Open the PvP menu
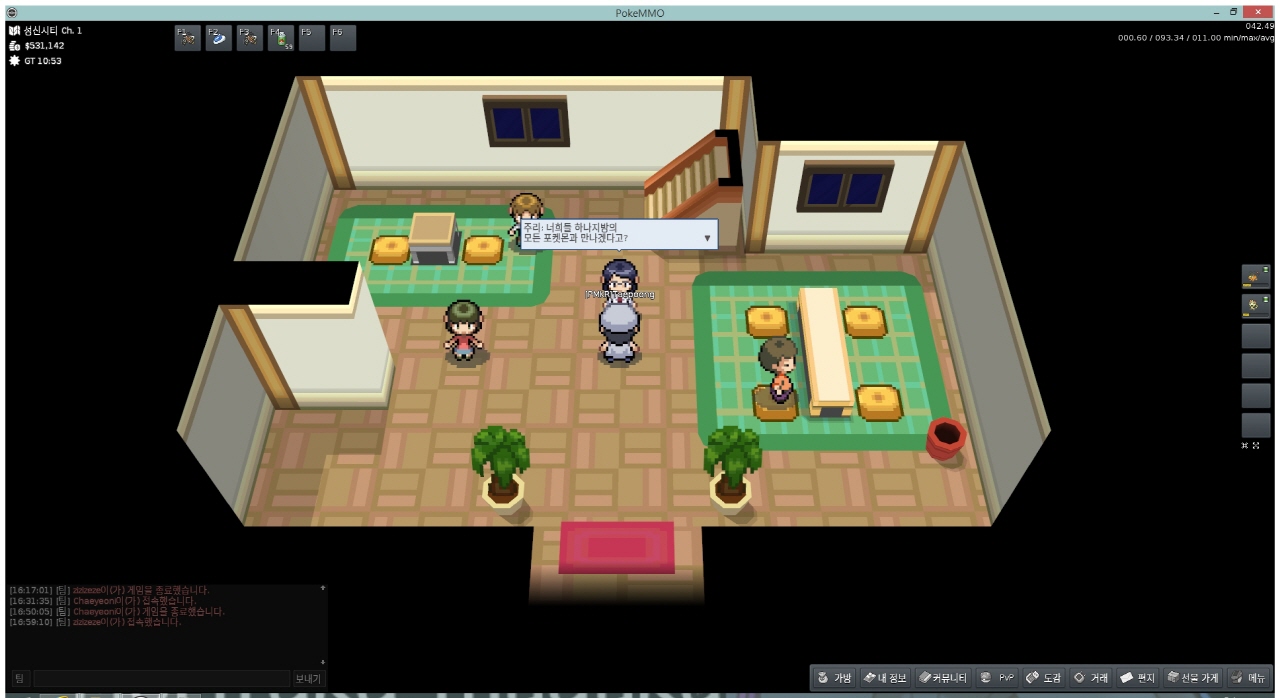 point(997,678)
